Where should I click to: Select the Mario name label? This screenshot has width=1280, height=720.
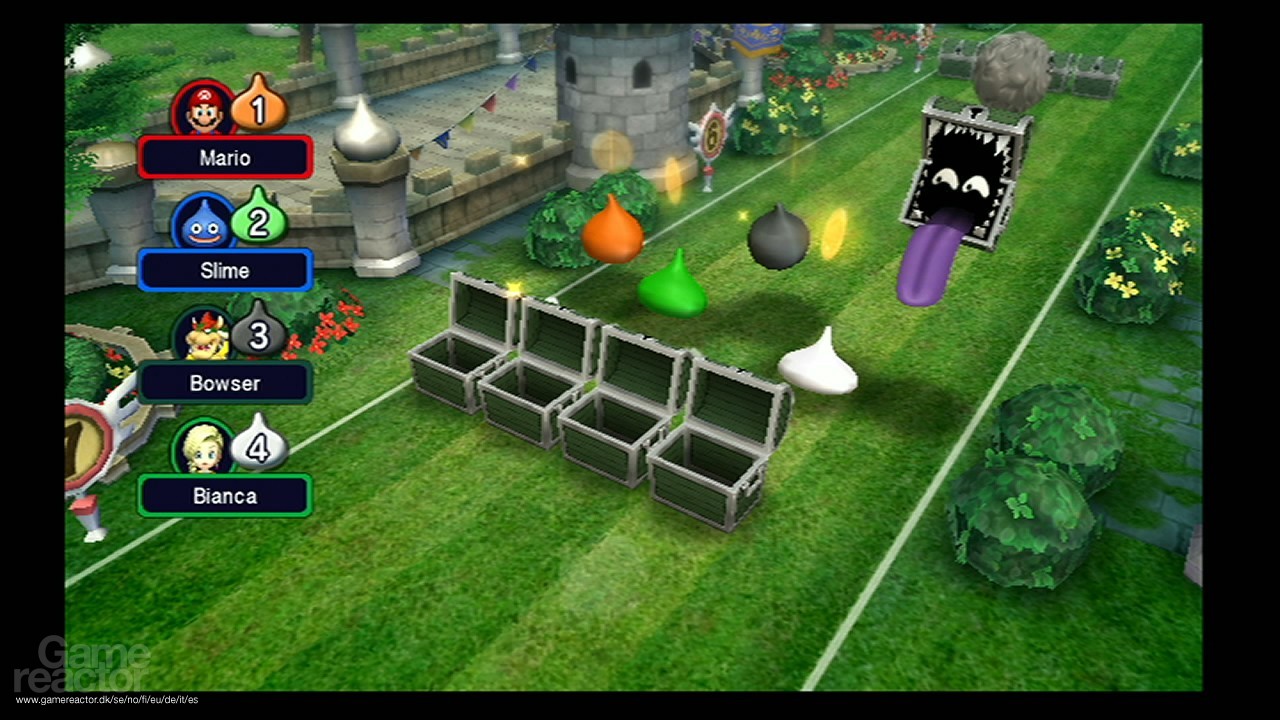pyautogui.click(x=224, y=157)
